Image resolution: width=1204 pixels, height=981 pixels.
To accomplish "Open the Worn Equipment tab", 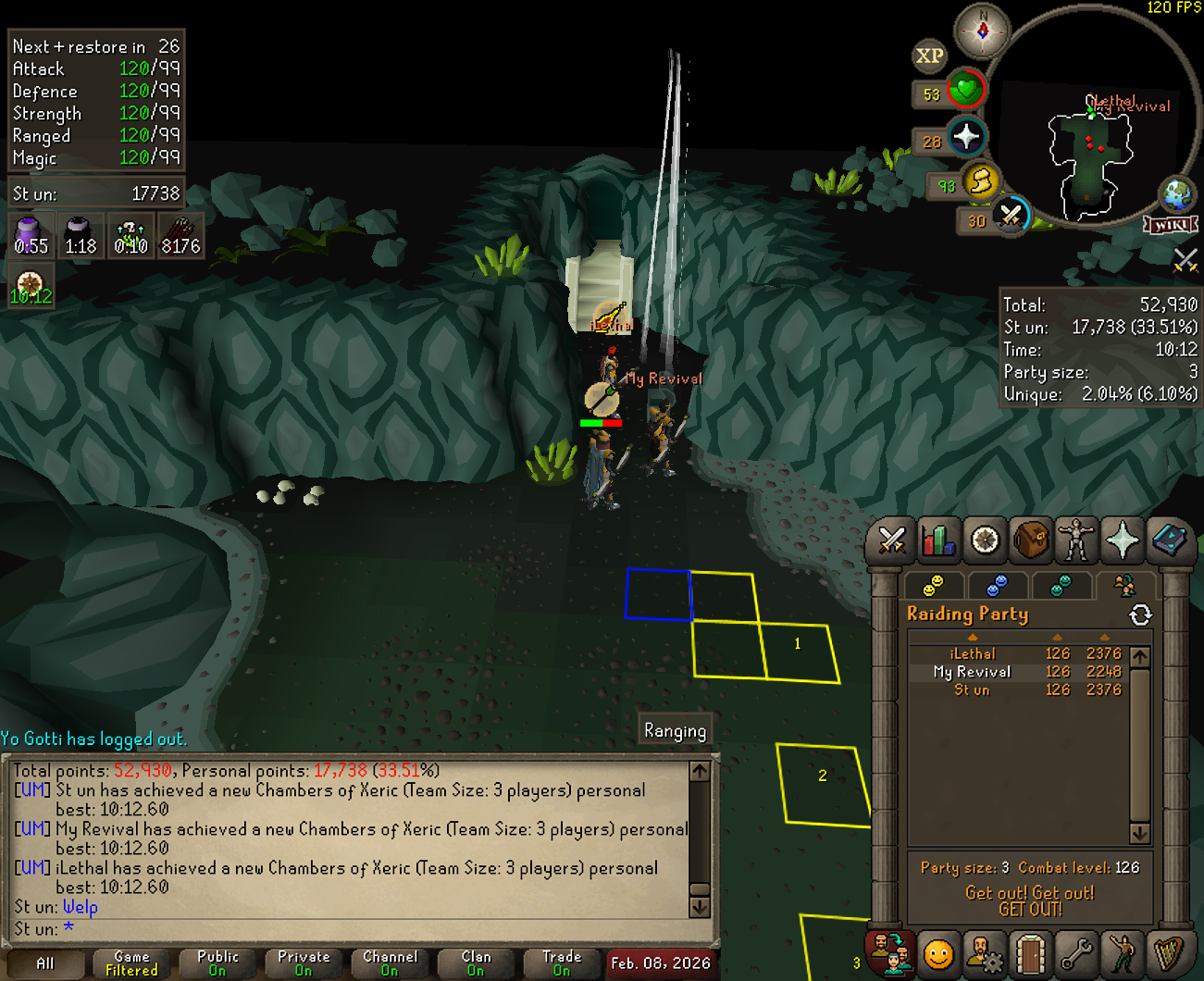I will tap(1076, 540).
